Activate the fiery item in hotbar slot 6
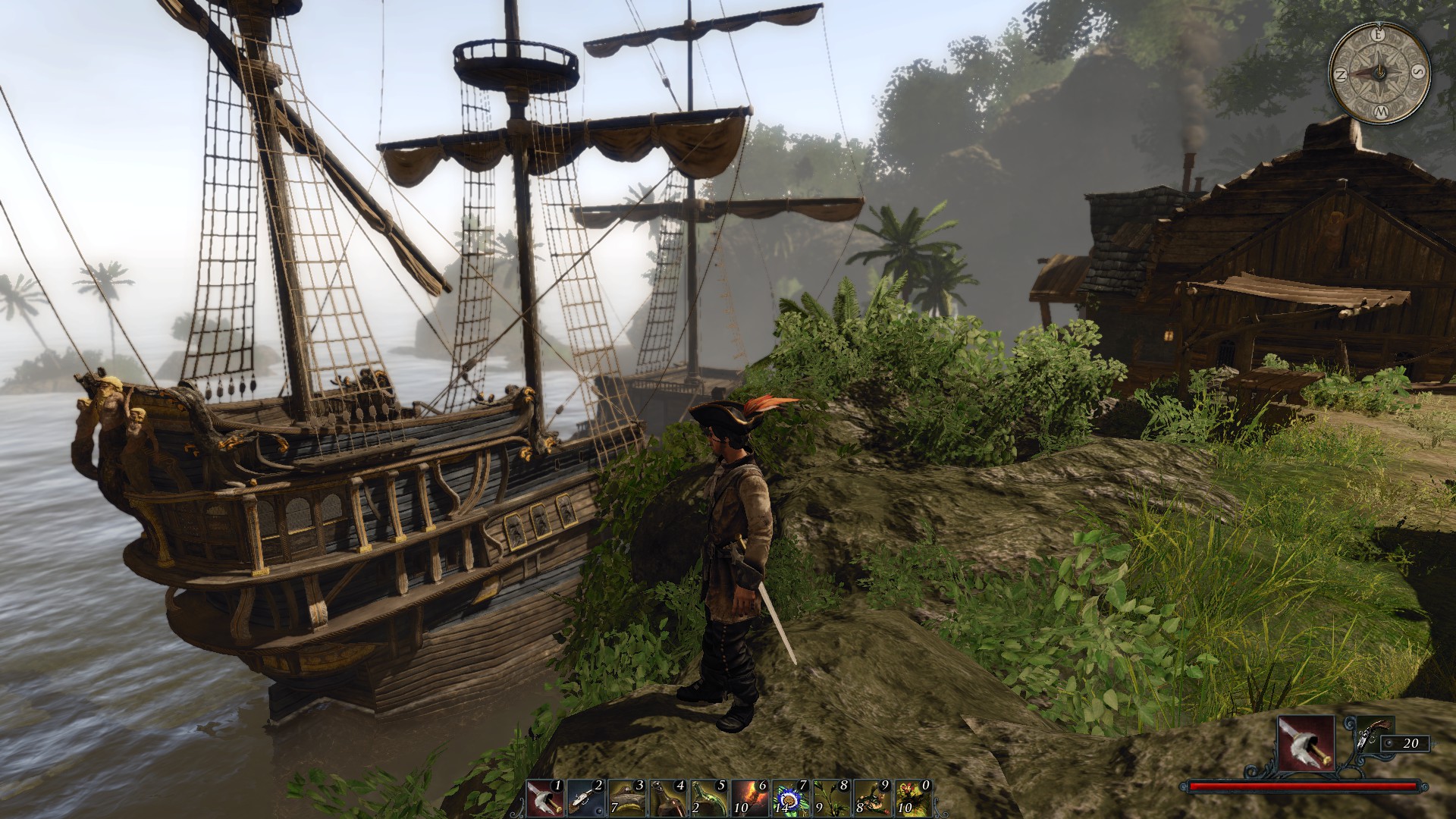This screenshot has width=1456, height=819. [750, 799]
